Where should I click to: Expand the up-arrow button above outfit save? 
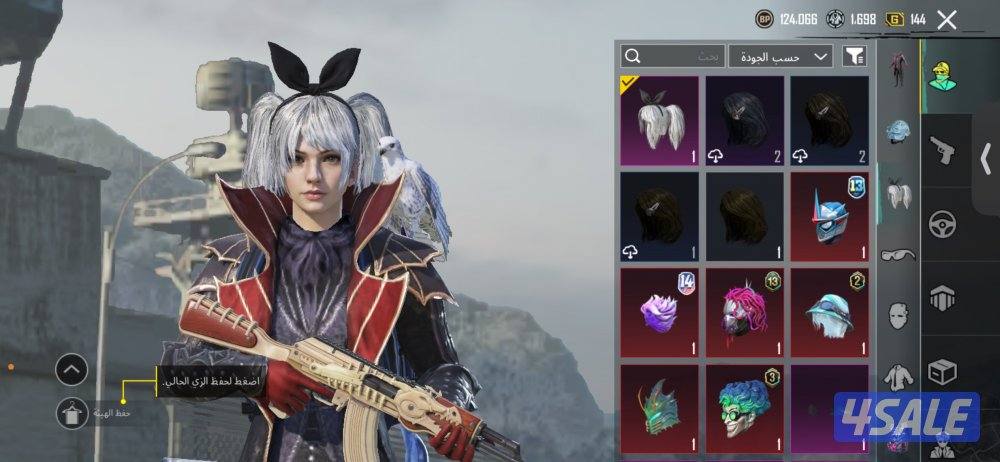[x=72, y=371]
